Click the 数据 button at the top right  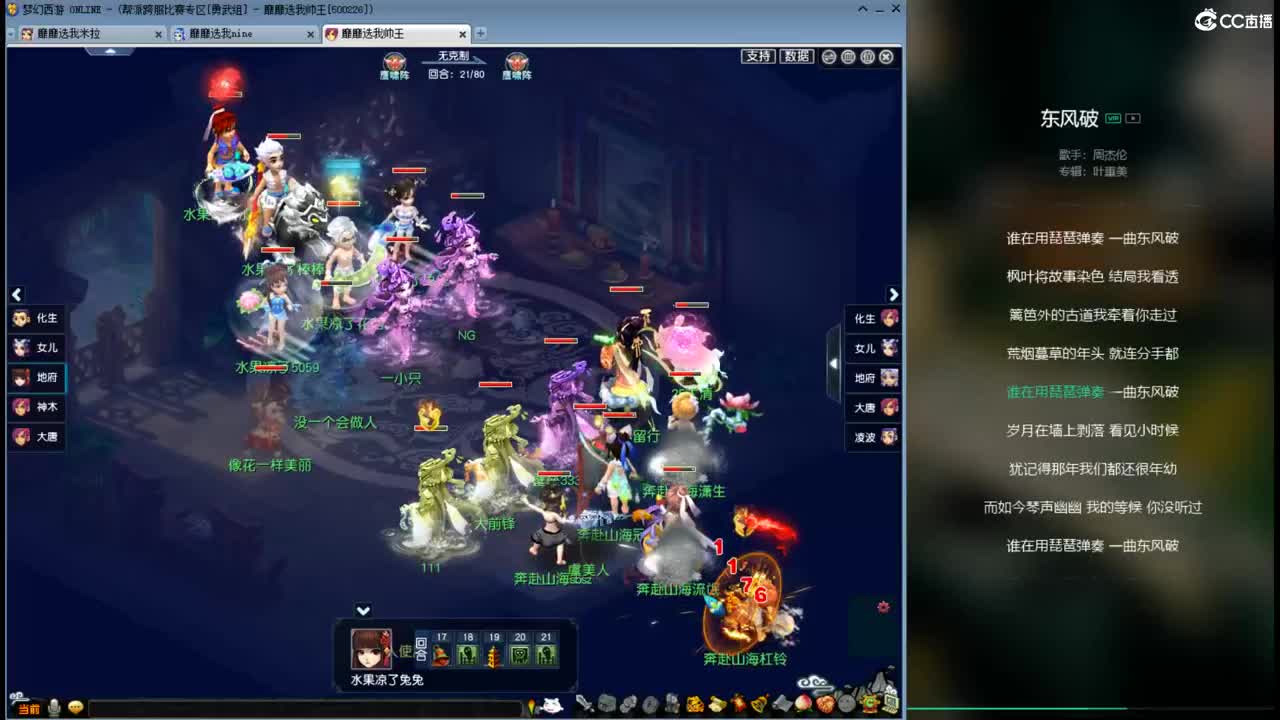click(796, 57)
